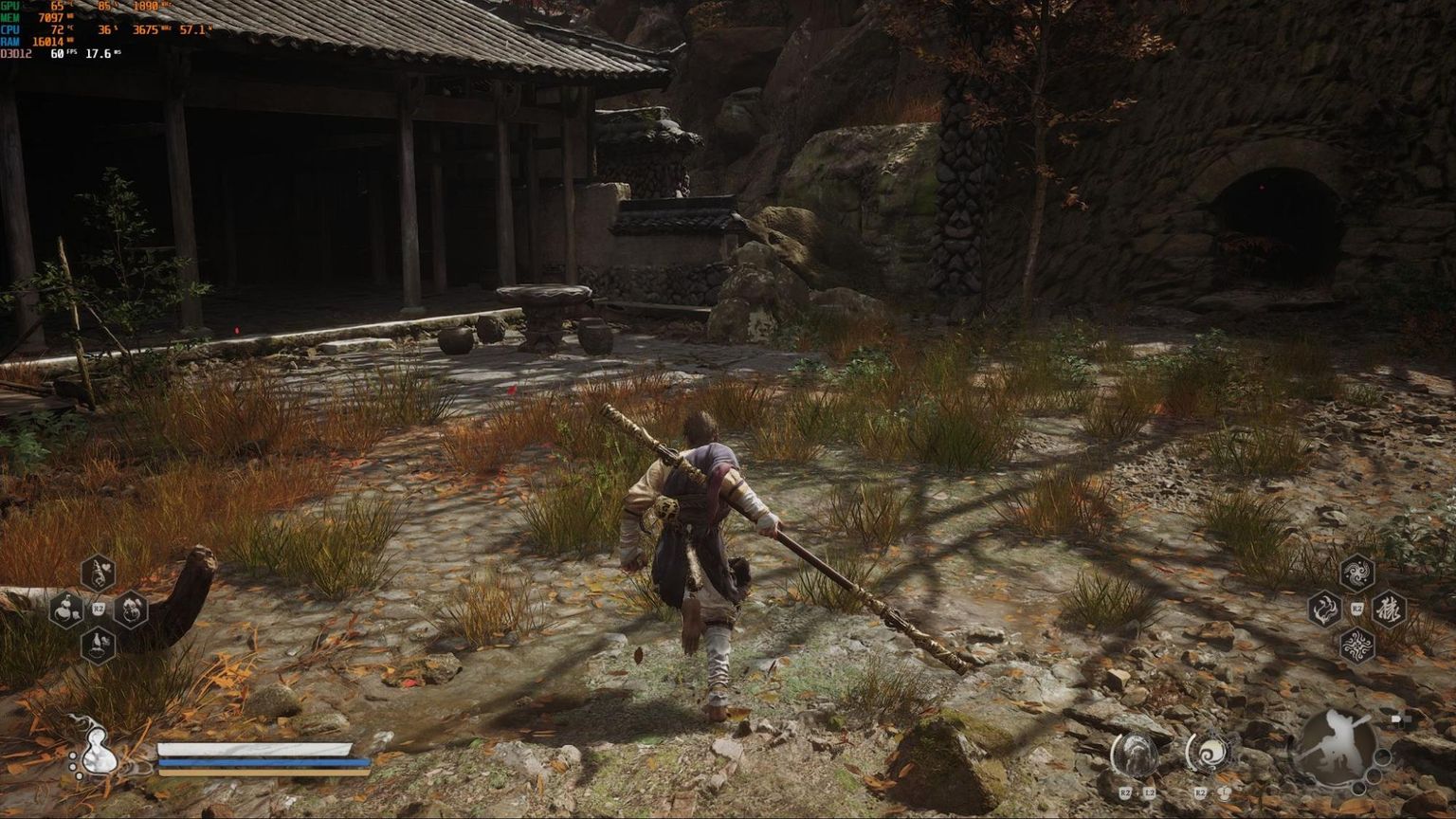Click the GPU temperature readout in the overlay
Screen dimensions: 1456x819
57,7
